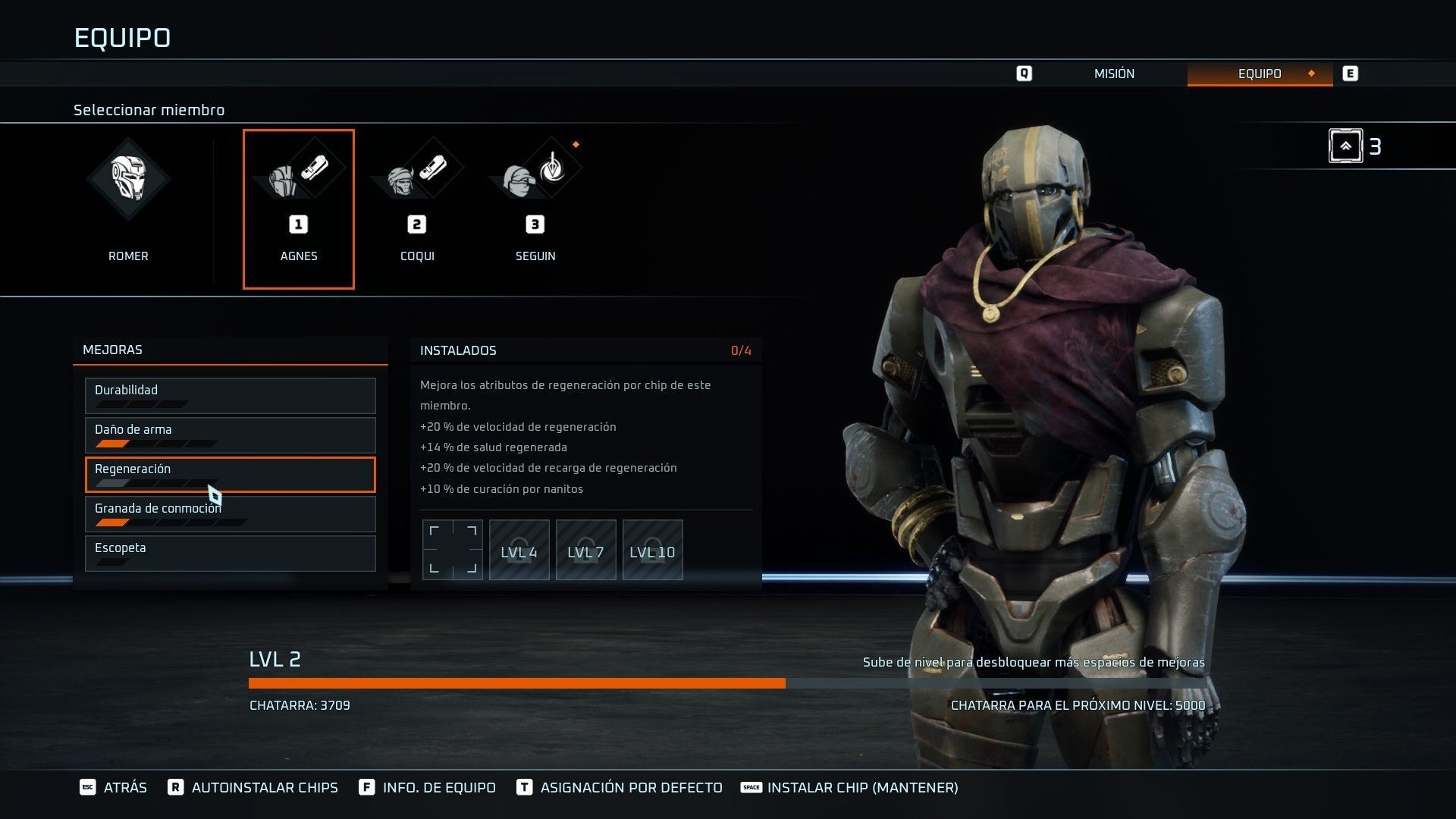The width and height of the screenshot is (1456, 819).
Task: Open Info. de Equipo
Action: tap(428, 787)
